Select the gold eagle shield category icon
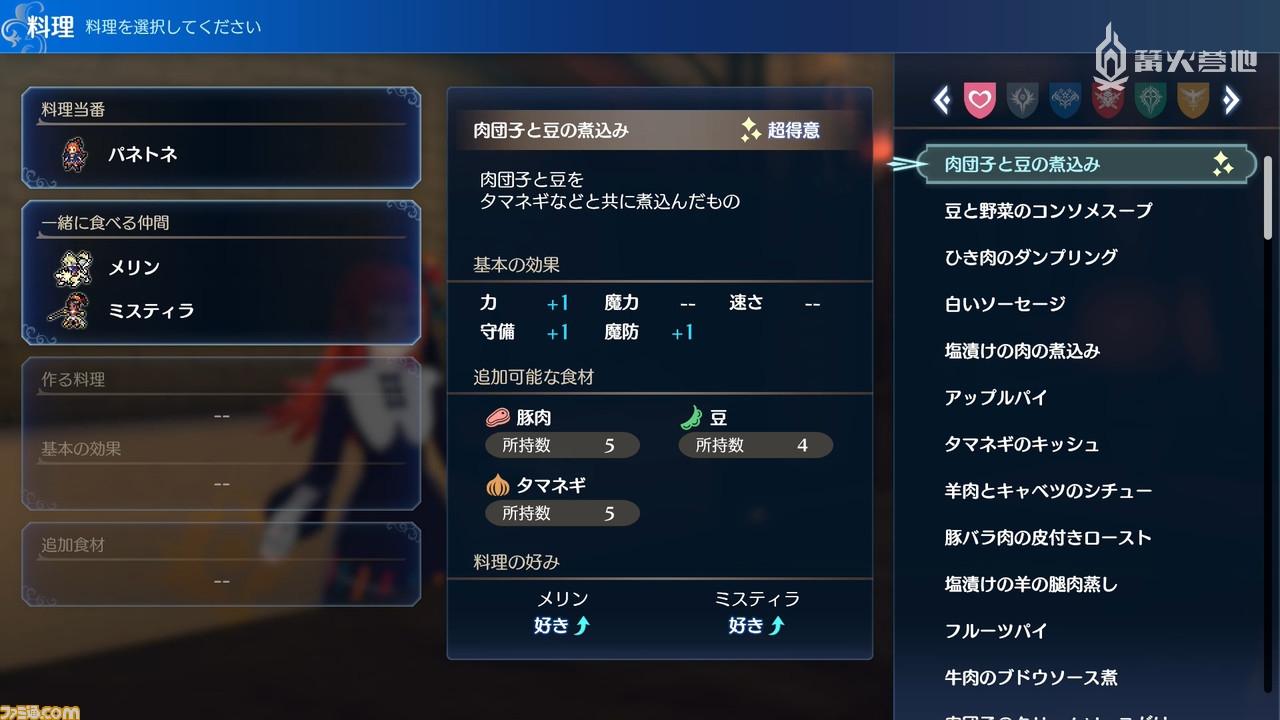 [x=1192, y=99]
